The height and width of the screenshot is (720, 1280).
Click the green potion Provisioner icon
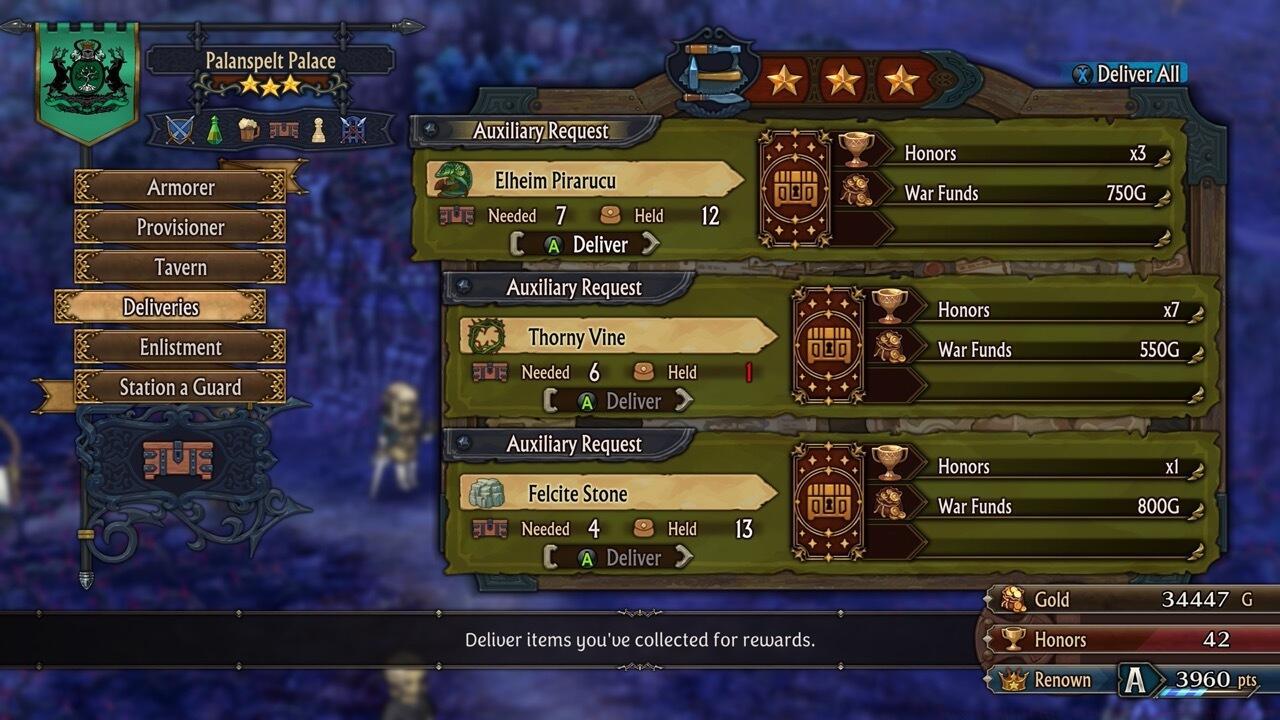pyautogui.click(x=215, y=128)
